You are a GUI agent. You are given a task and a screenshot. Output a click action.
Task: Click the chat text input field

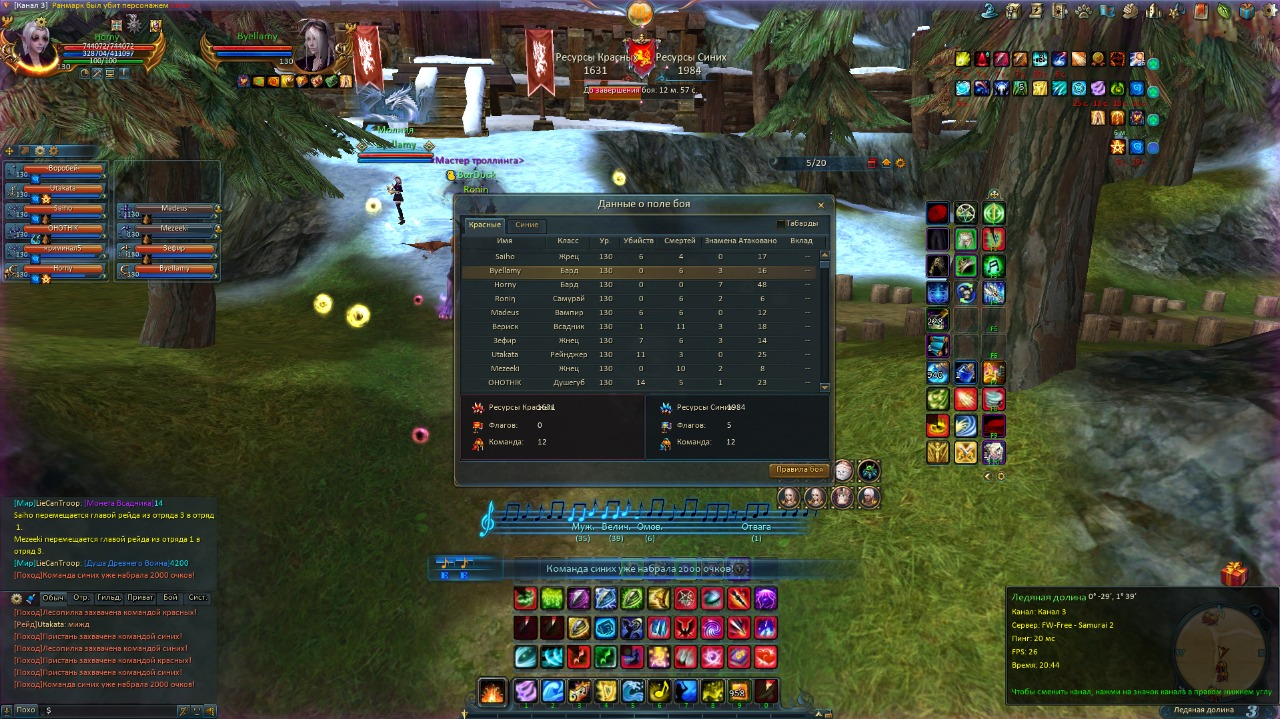click(110, 710)
